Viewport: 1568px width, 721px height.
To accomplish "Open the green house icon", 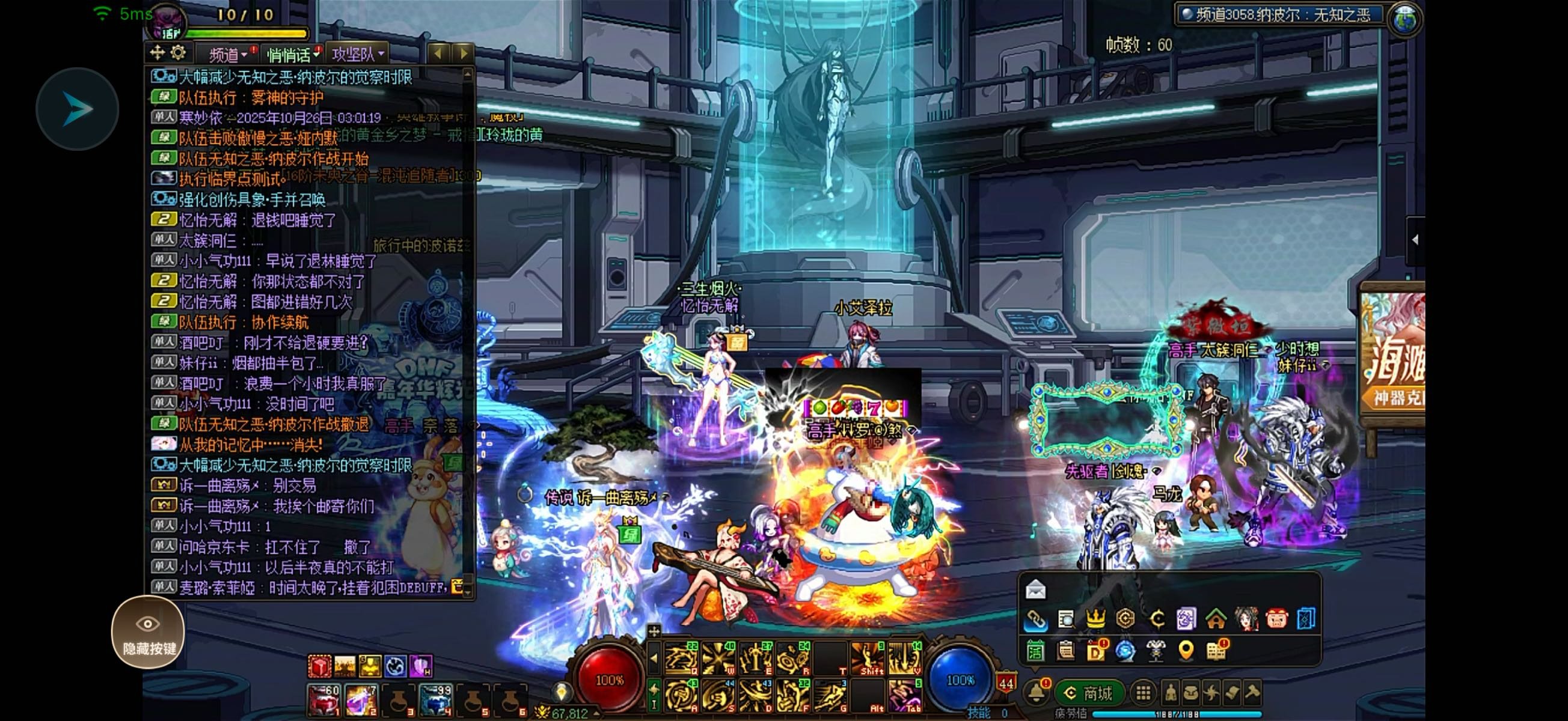I will coord(1216,619).
